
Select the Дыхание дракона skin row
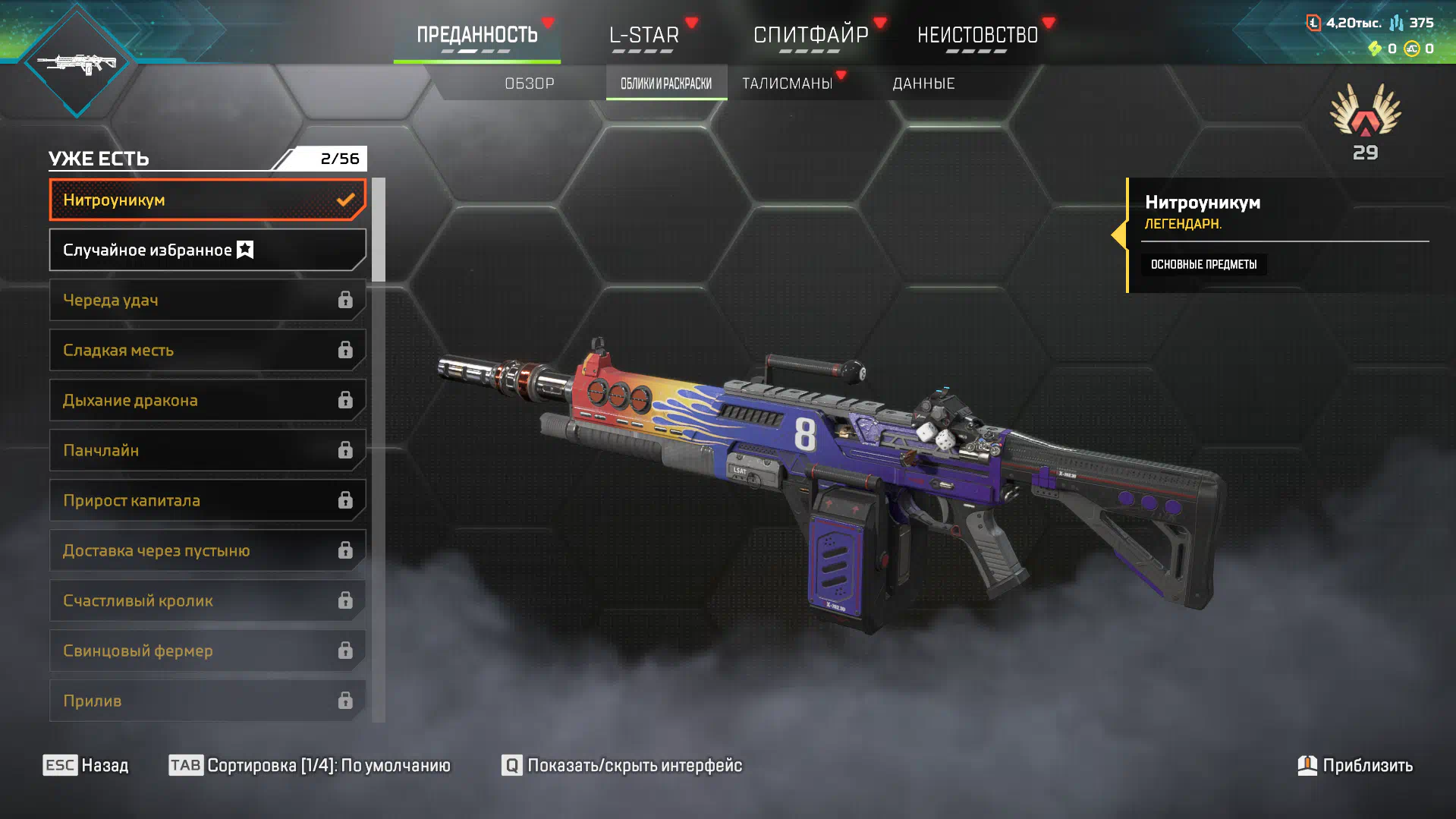pos(207,401)
